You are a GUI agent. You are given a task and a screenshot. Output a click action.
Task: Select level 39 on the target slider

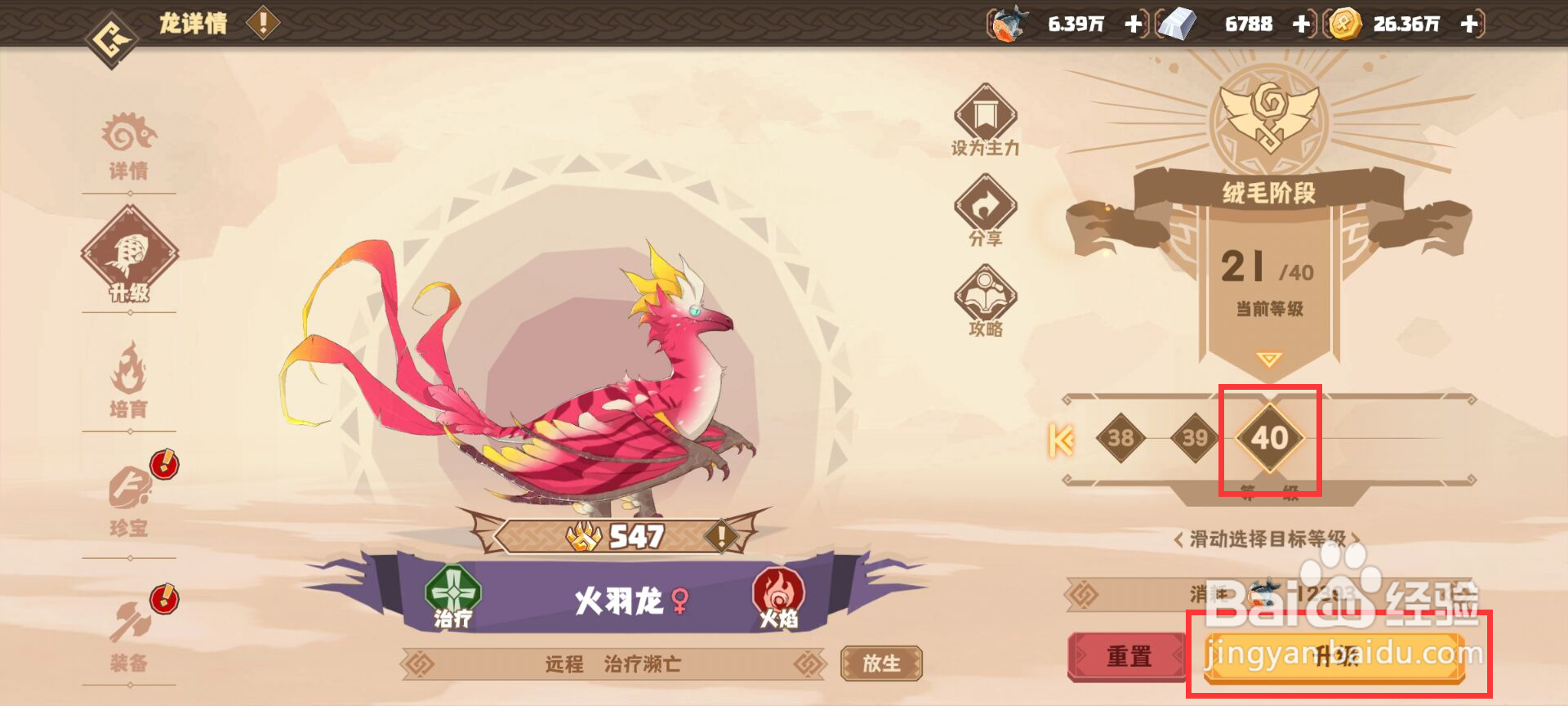pos(1194,438)
